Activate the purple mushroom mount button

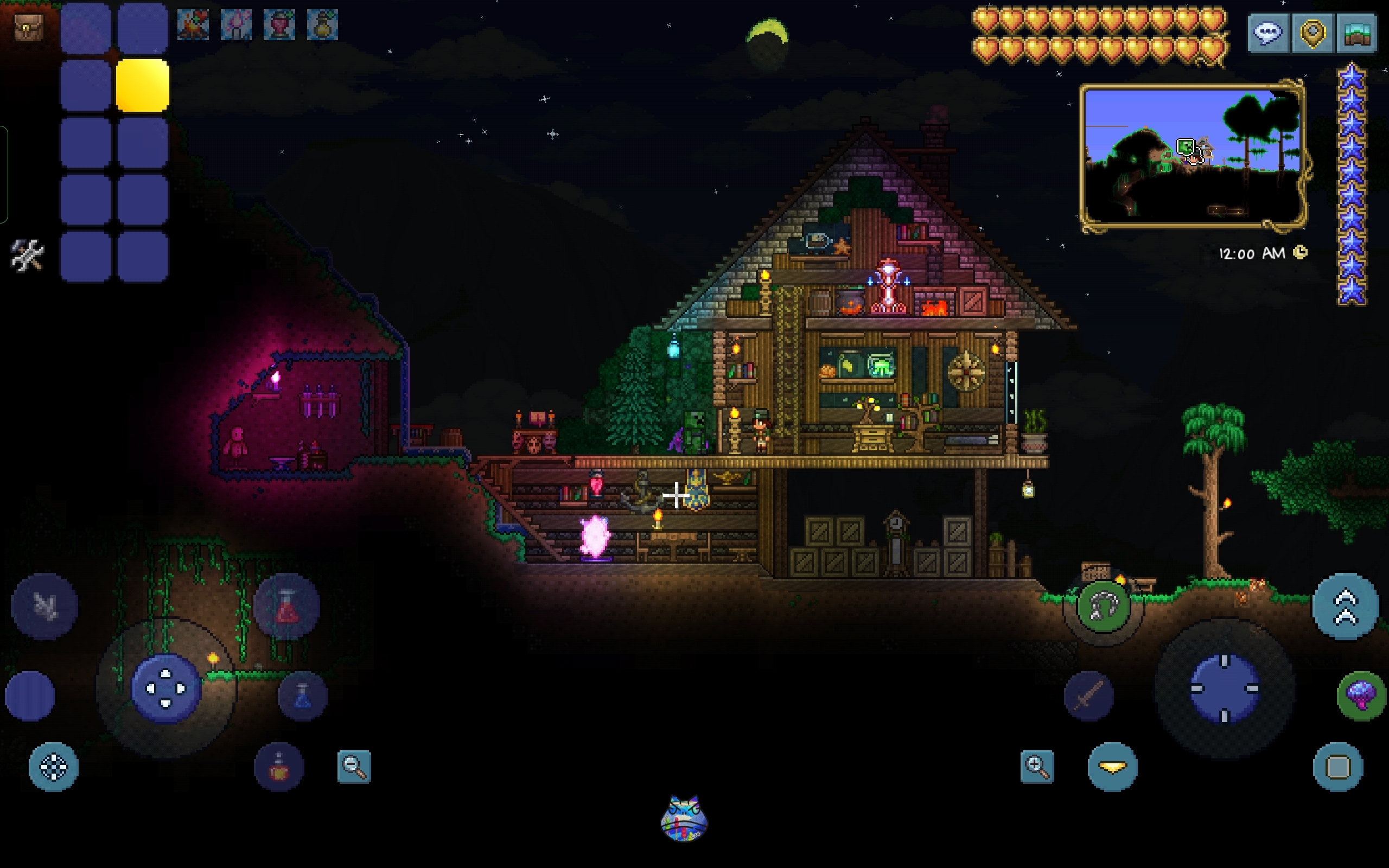point(1361,696)
